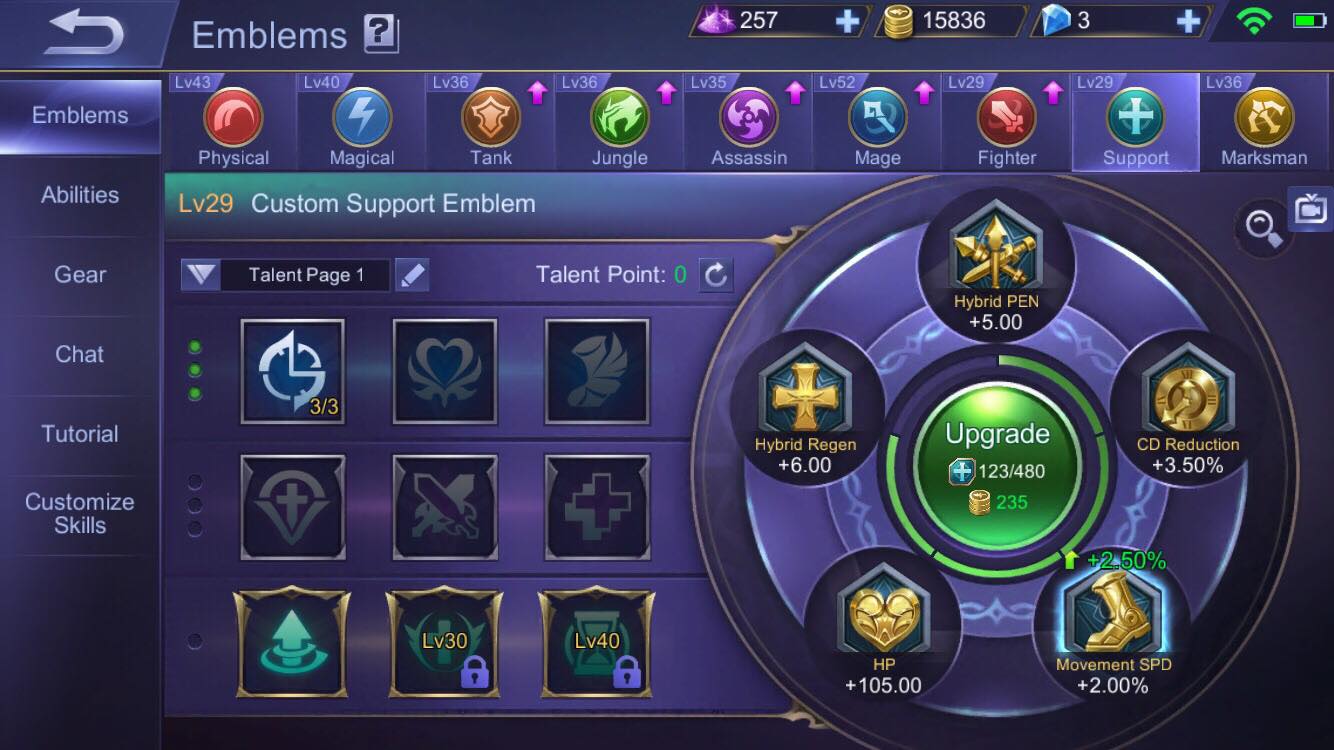
Task: Select the Tank emblem
Action: [490, 118]
